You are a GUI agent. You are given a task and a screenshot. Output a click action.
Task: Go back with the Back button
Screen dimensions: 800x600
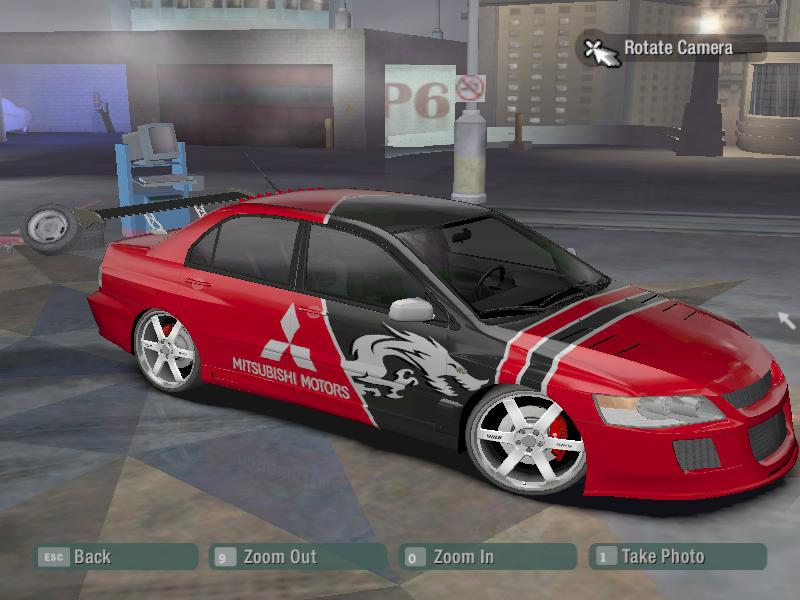[x=91, y=557]
